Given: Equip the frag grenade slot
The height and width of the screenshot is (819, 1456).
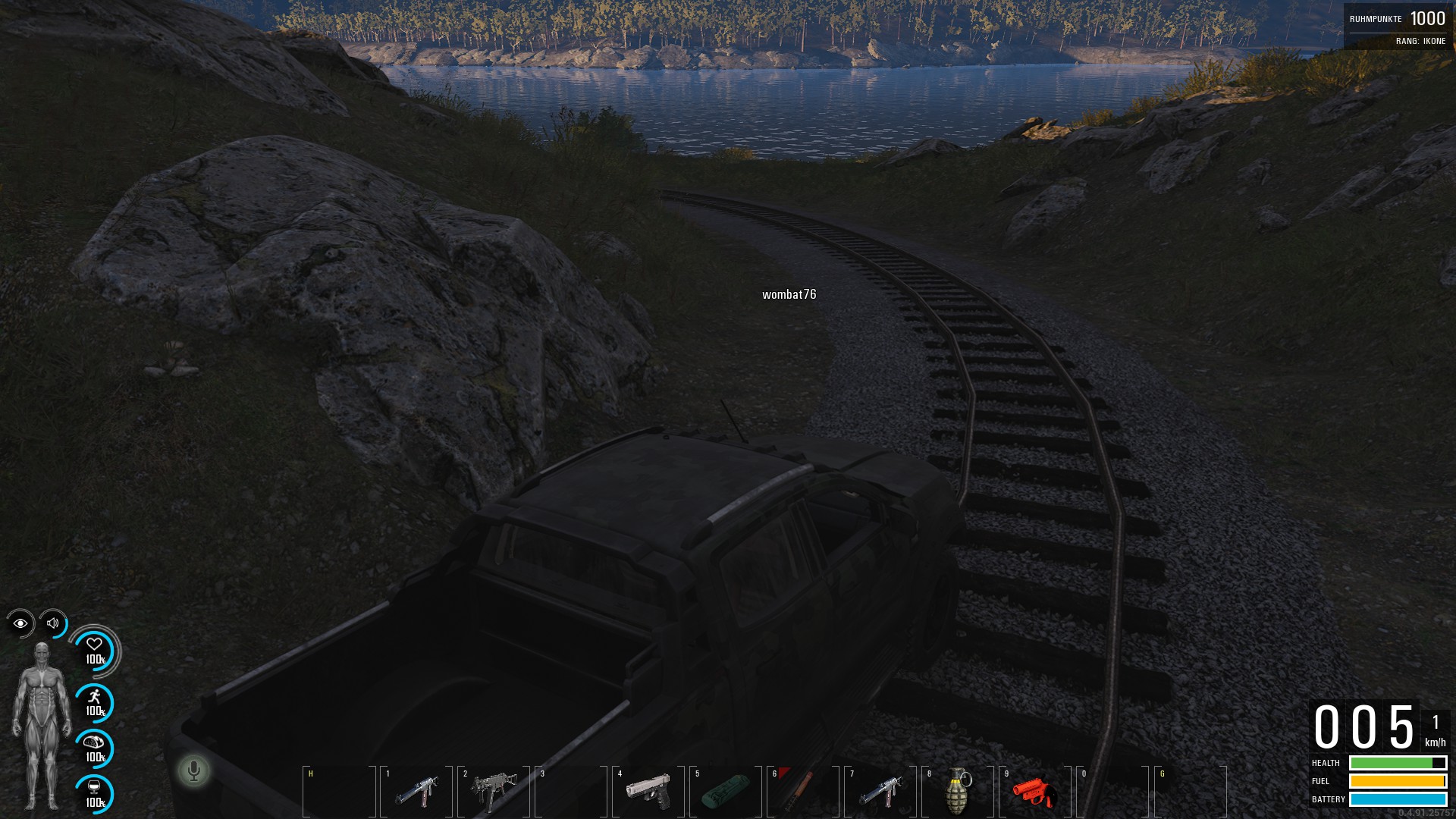Looking at the screenshot, I should click(958, 791).
